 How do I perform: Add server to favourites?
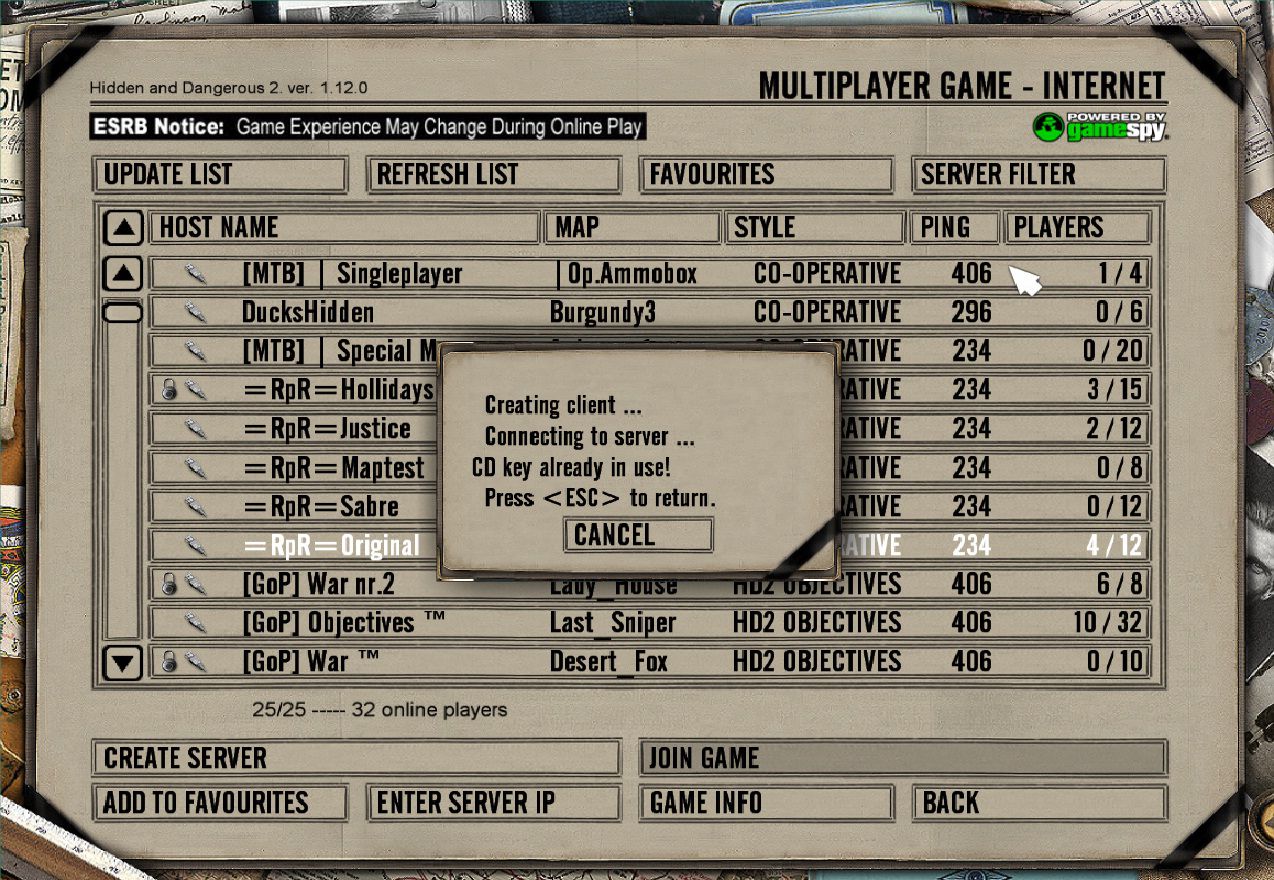[219, 803]
